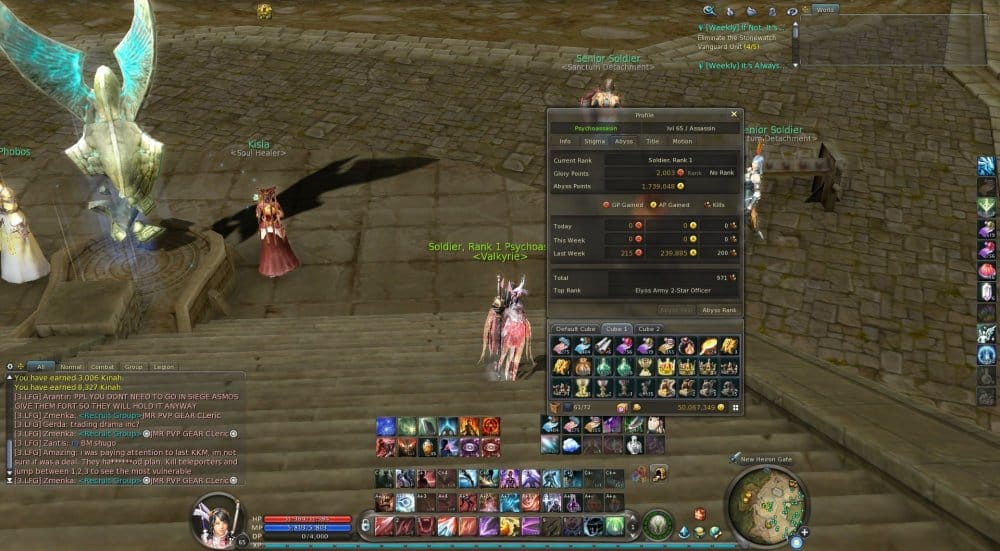The width and height of the screenshot is (1000, 551).
Task: Select the Title tab
Action: (x=652, y=141)
